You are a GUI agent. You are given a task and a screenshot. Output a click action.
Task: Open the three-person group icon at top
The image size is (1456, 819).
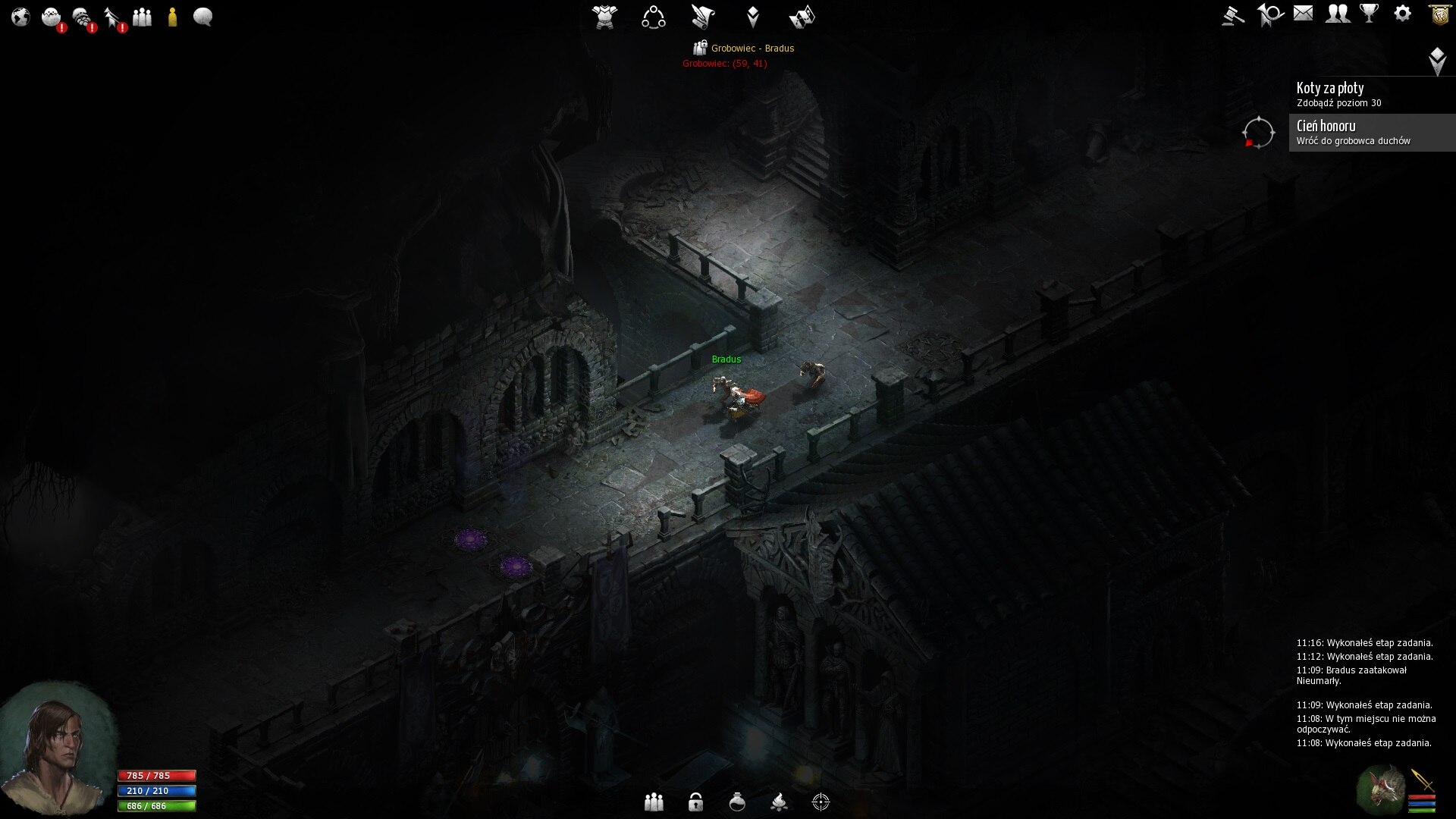point(142,17)
